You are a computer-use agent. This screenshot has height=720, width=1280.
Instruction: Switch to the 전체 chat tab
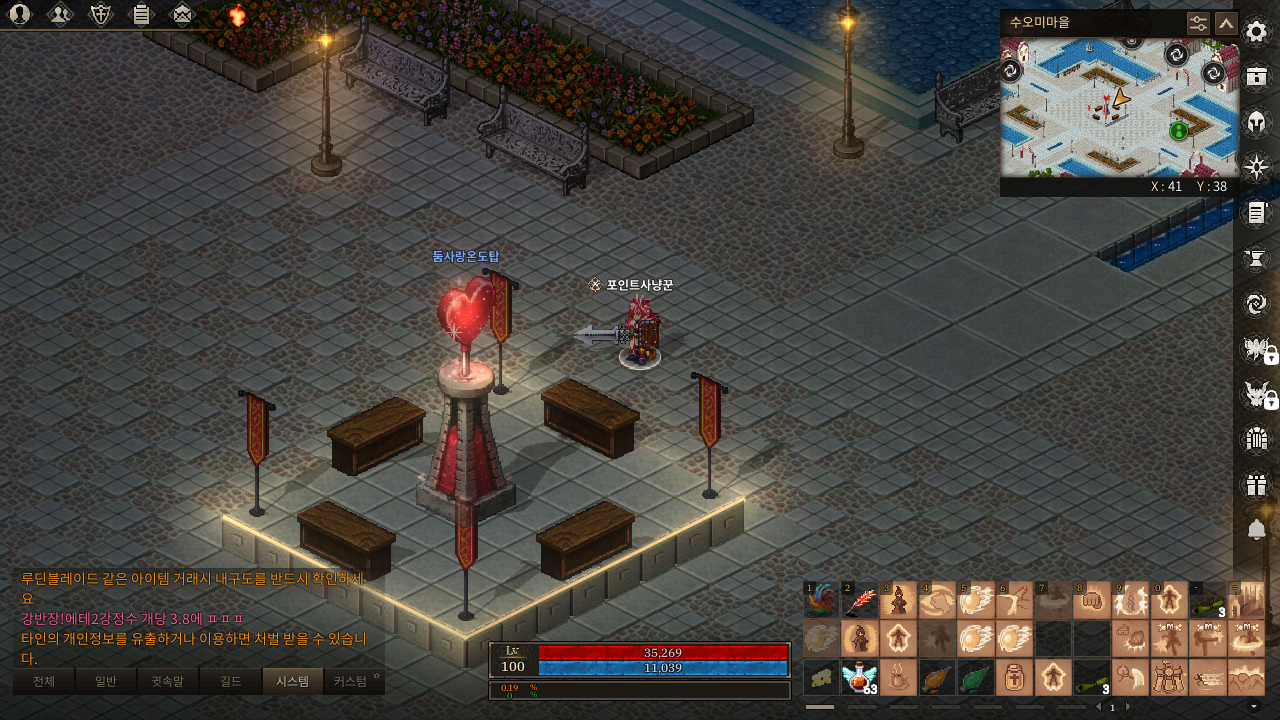[44, 682]
